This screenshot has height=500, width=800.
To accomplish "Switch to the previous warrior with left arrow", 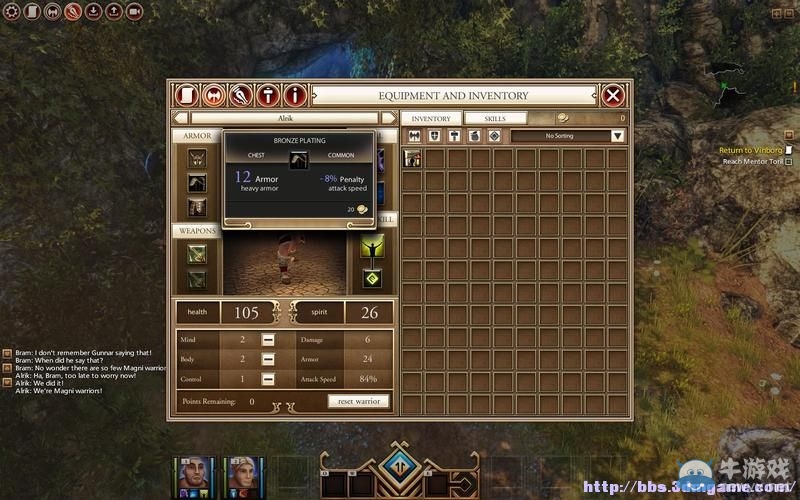I will pos(182,119).
